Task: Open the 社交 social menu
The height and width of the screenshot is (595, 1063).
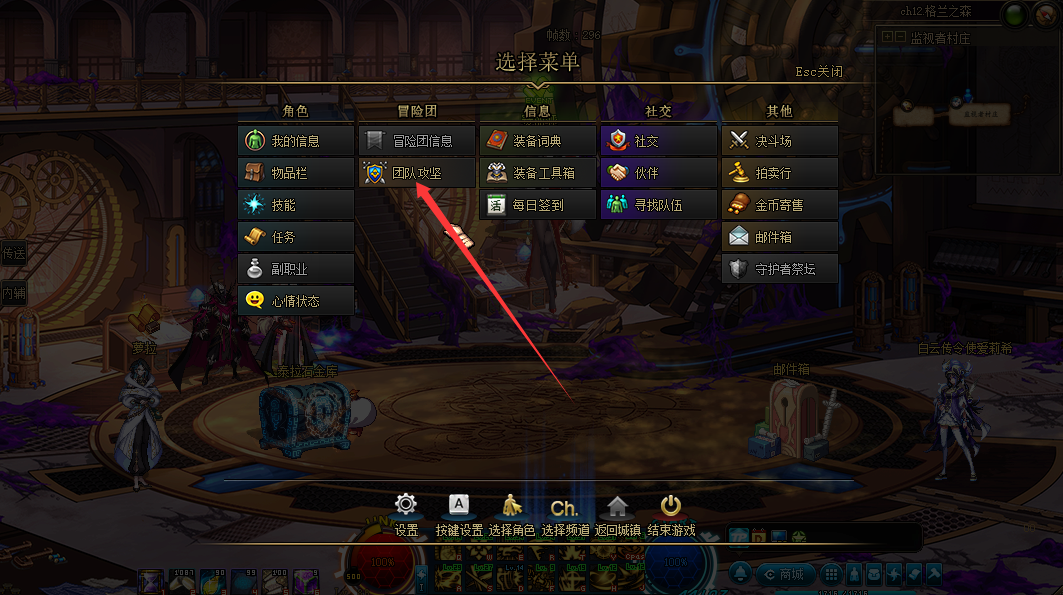Action: pyautogui.click(x=659, y=141)
